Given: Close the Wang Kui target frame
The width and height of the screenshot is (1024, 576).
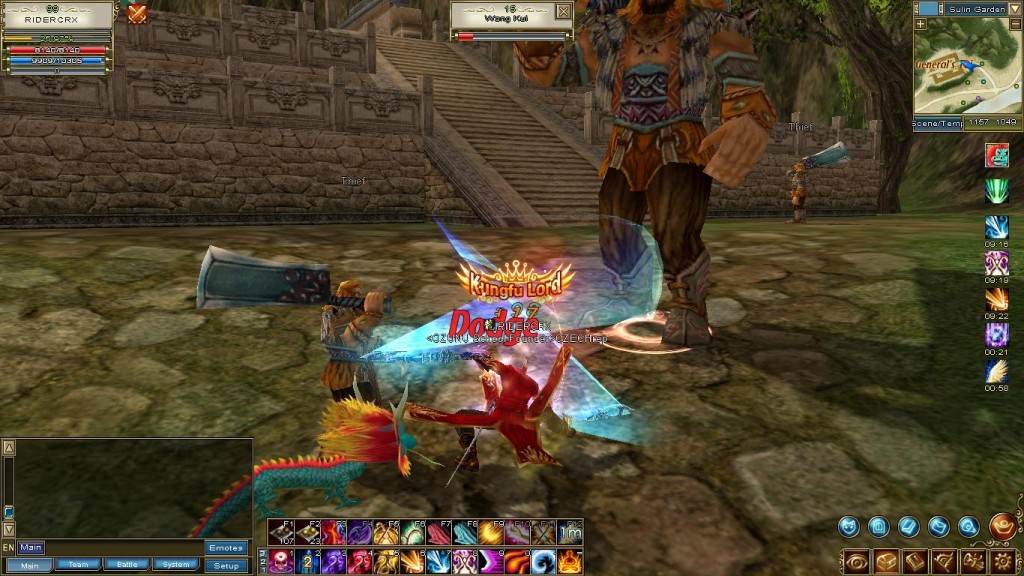Looking at the screenshot, I should click(563, 12).
